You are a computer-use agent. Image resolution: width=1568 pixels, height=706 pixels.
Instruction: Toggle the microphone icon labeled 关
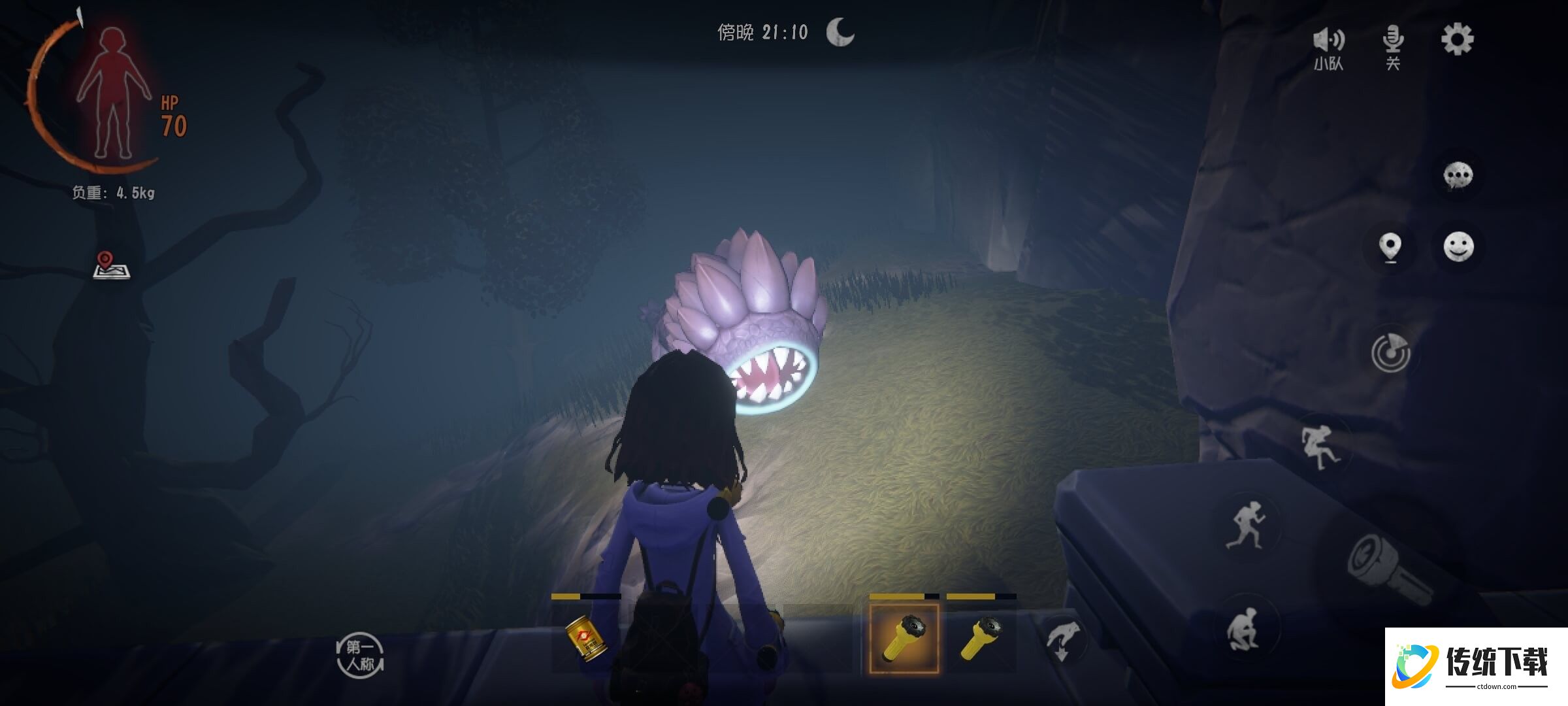coord(1393,46)
